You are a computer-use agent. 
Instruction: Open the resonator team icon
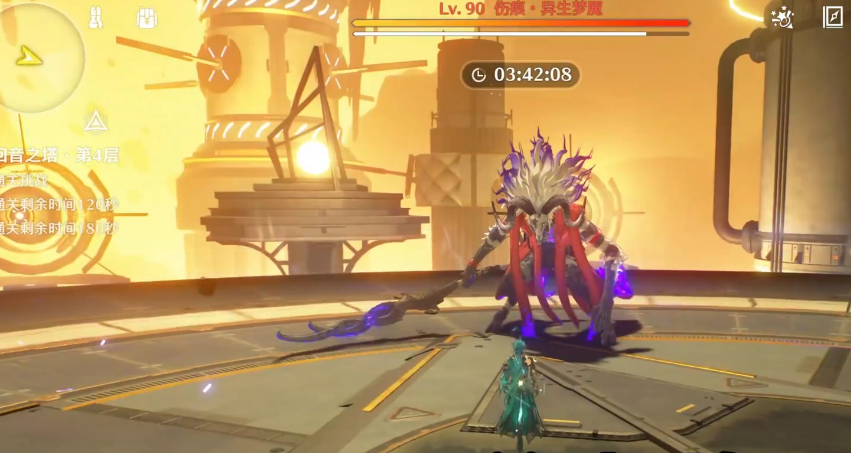(96, 17)
